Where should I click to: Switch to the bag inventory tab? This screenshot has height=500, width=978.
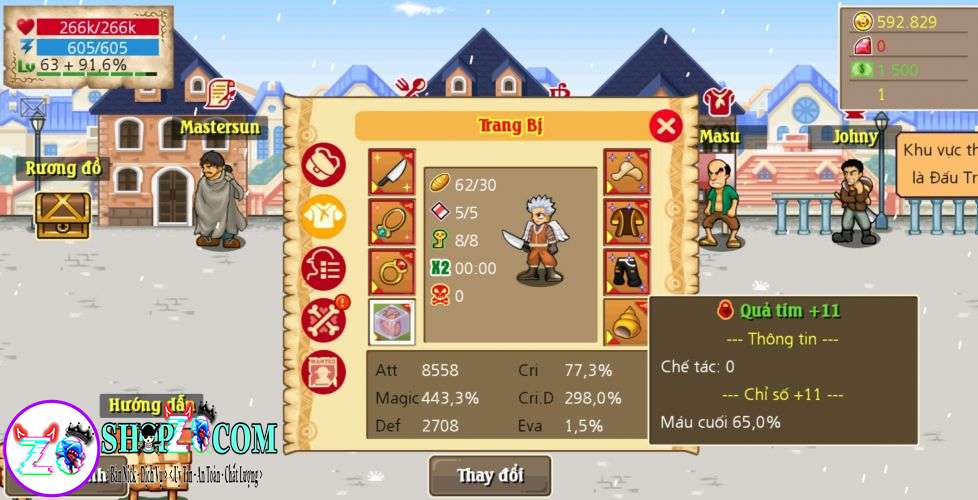(323, 164)
